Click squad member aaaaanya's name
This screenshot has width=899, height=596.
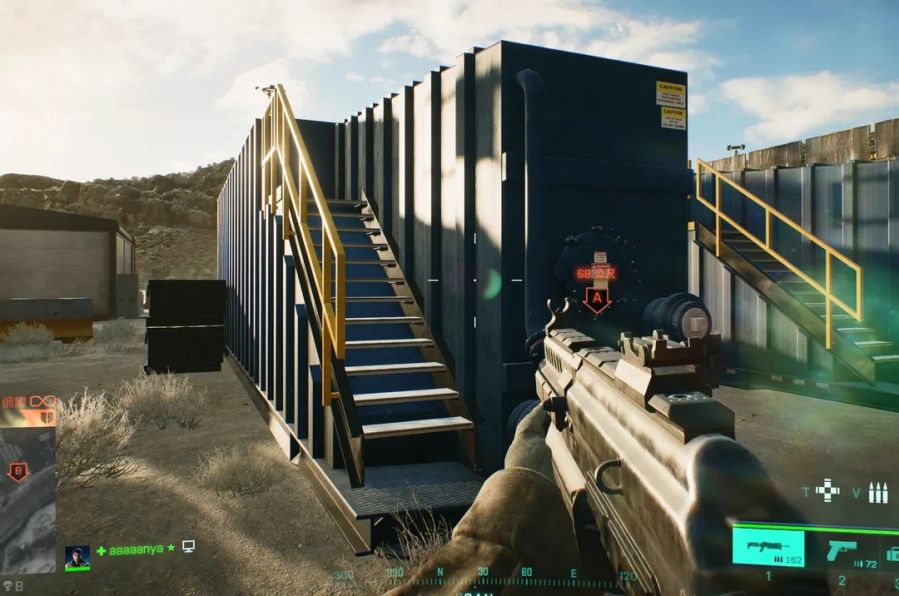click(135, 549)
